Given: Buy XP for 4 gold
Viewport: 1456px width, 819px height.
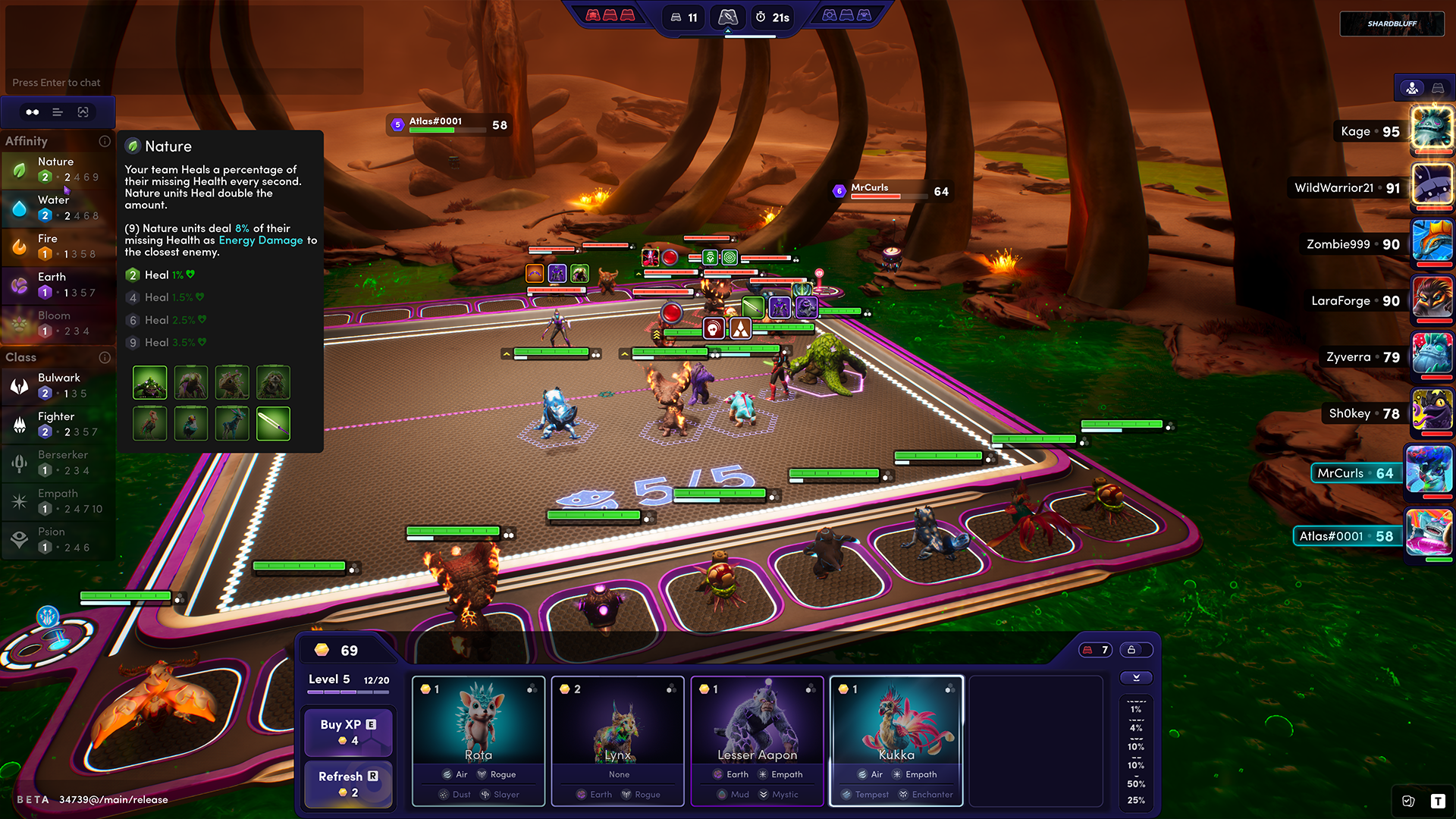Looking at the screenshot, I should click(x=348, y=732).
